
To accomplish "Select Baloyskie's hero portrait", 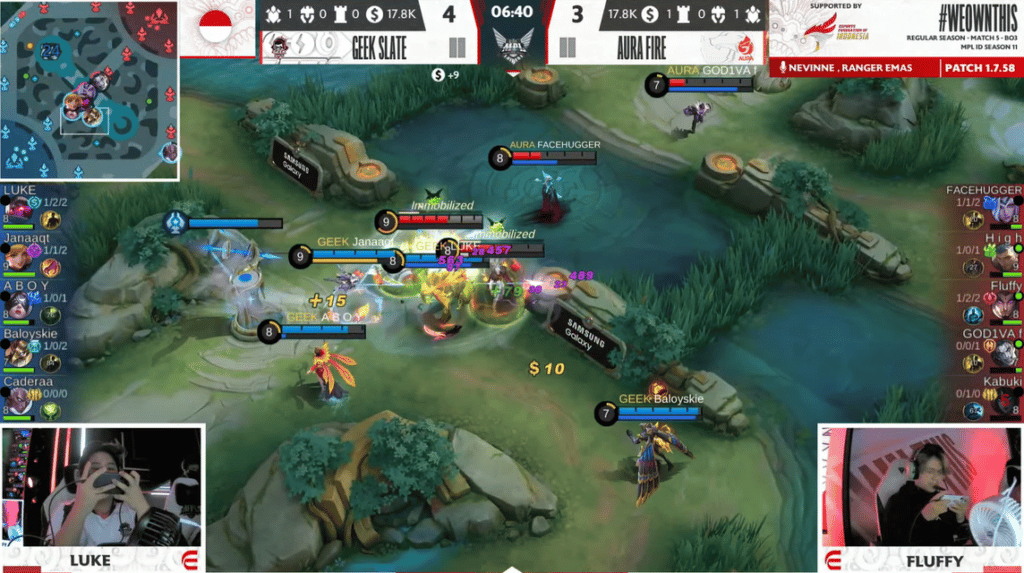I will coord(18,352).
